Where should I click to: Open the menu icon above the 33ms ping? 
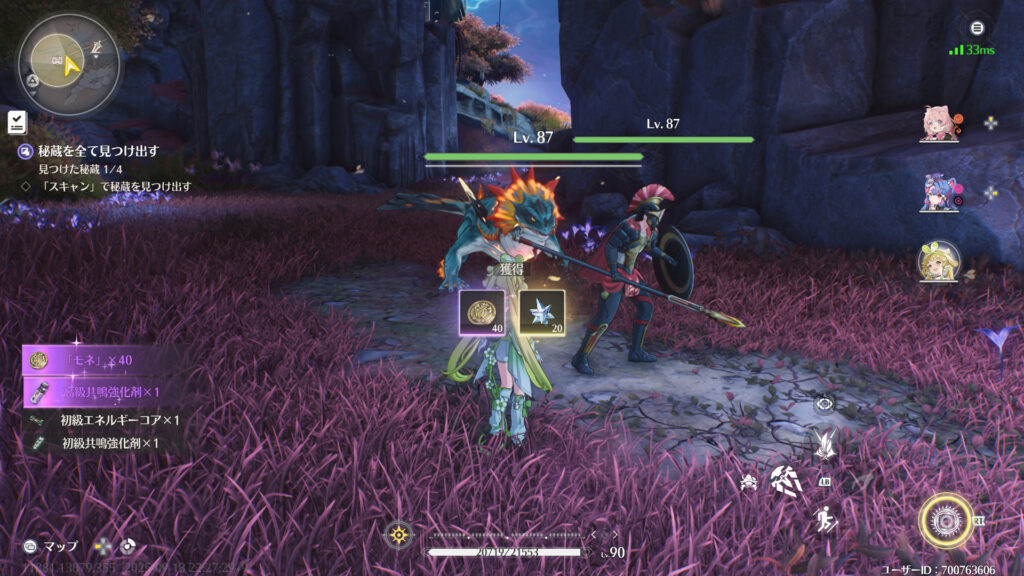tap(977, 29)
